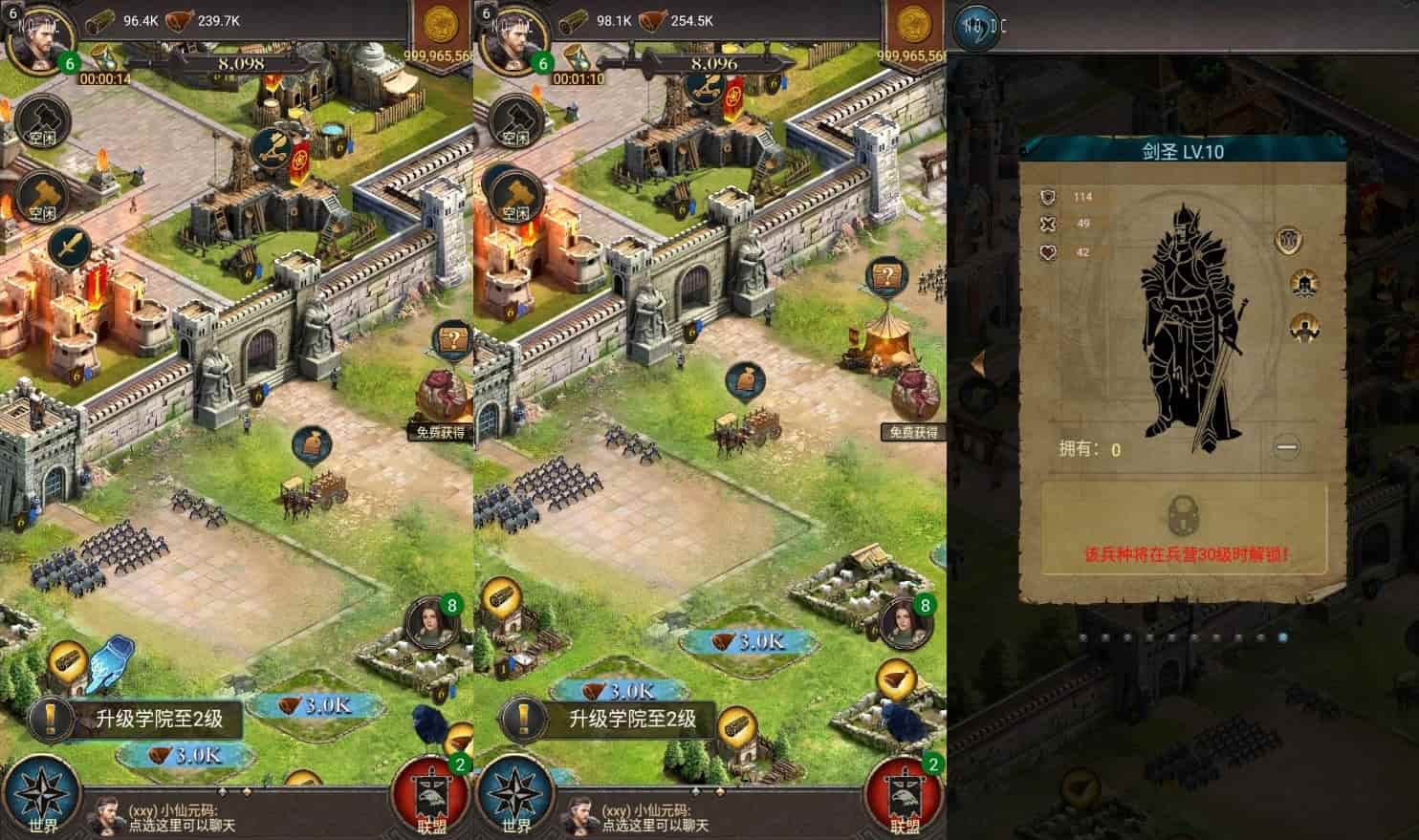Open food resource showing 254.5K
The height and width of the screenshot is (840, 1419).
tap(680, 20)
